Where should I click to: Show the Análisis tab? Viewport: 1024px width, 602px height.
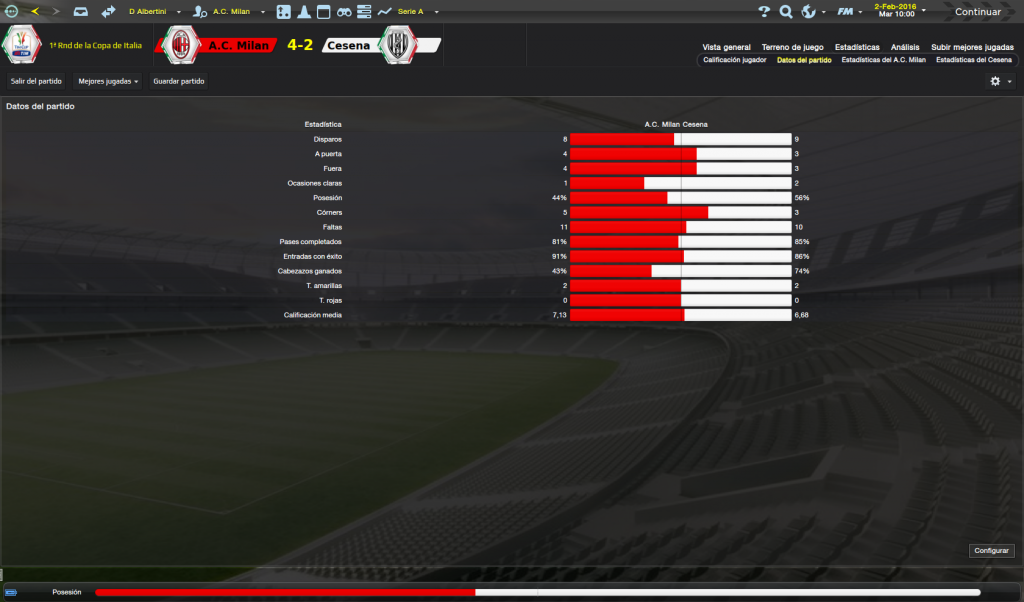click(905, 47)
